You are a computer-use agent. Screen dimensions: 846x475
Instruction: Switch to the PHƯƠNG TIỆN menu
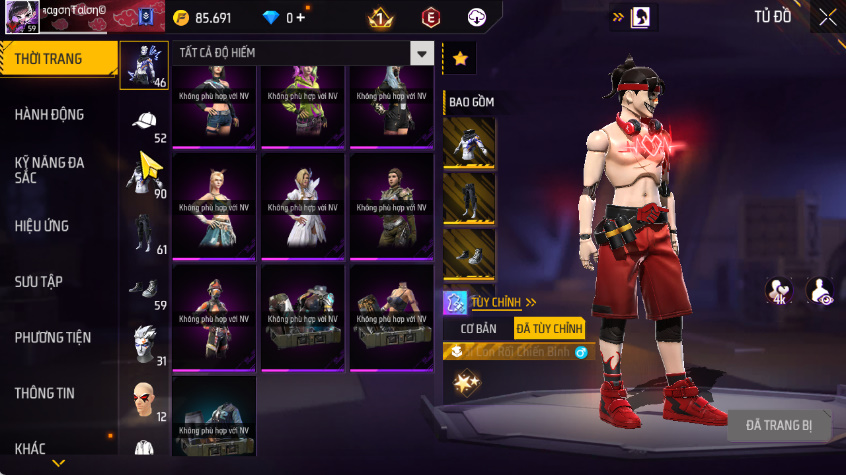[50, 338]
